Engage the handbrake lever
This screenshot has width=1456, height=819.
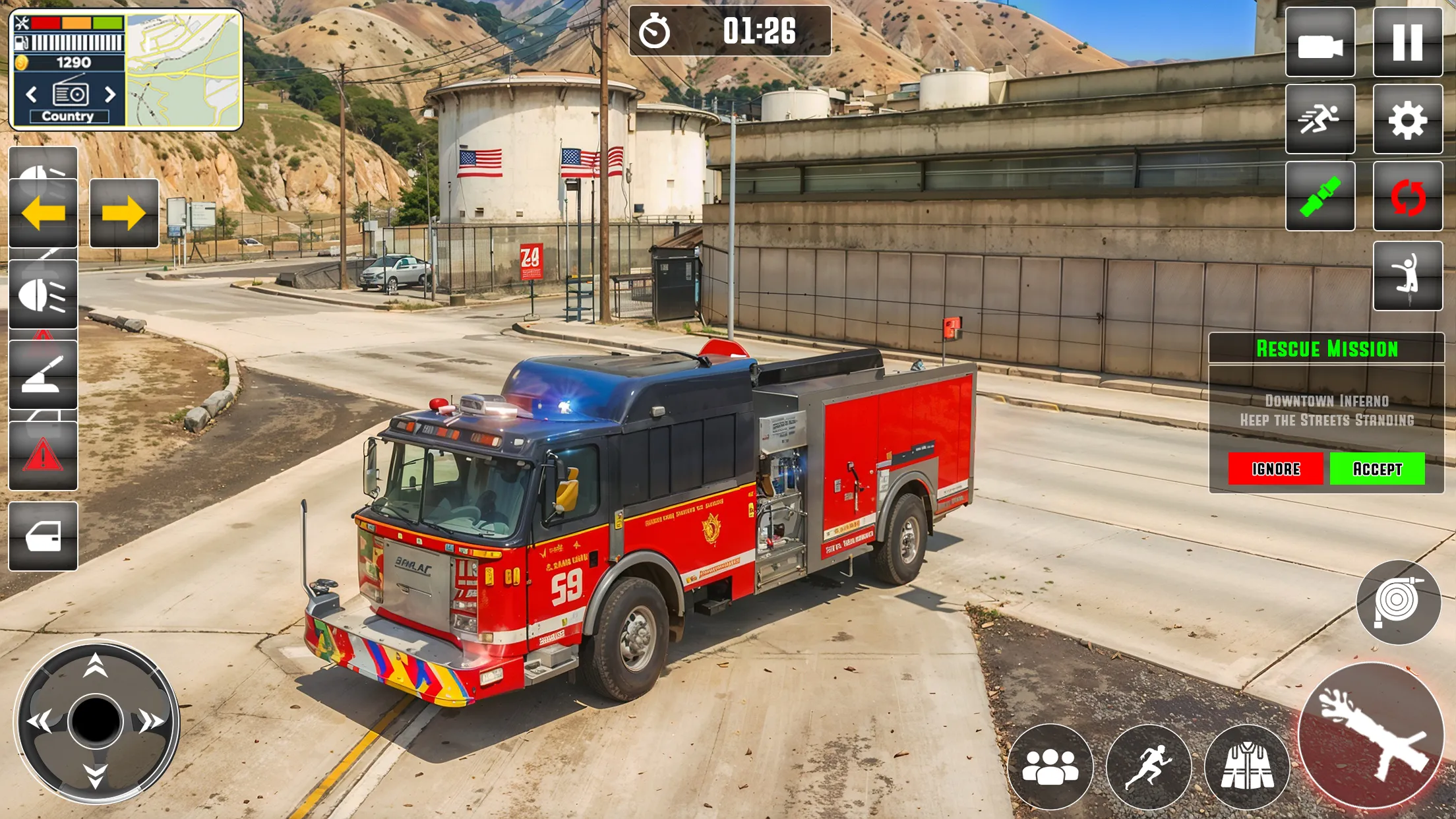pos(44,375)
